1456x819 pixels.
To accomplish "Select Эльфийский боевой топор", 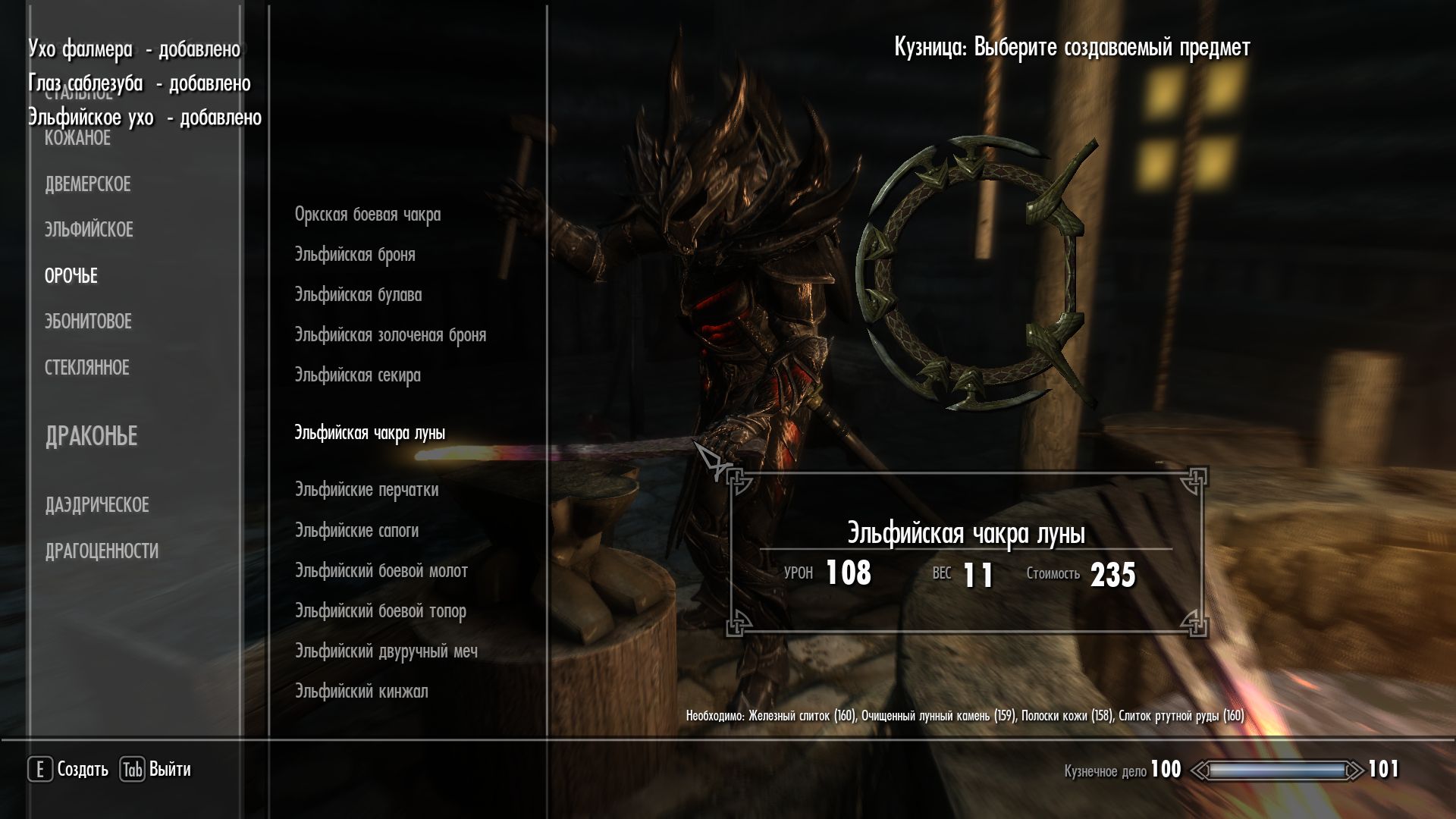I will click(381, 611).
